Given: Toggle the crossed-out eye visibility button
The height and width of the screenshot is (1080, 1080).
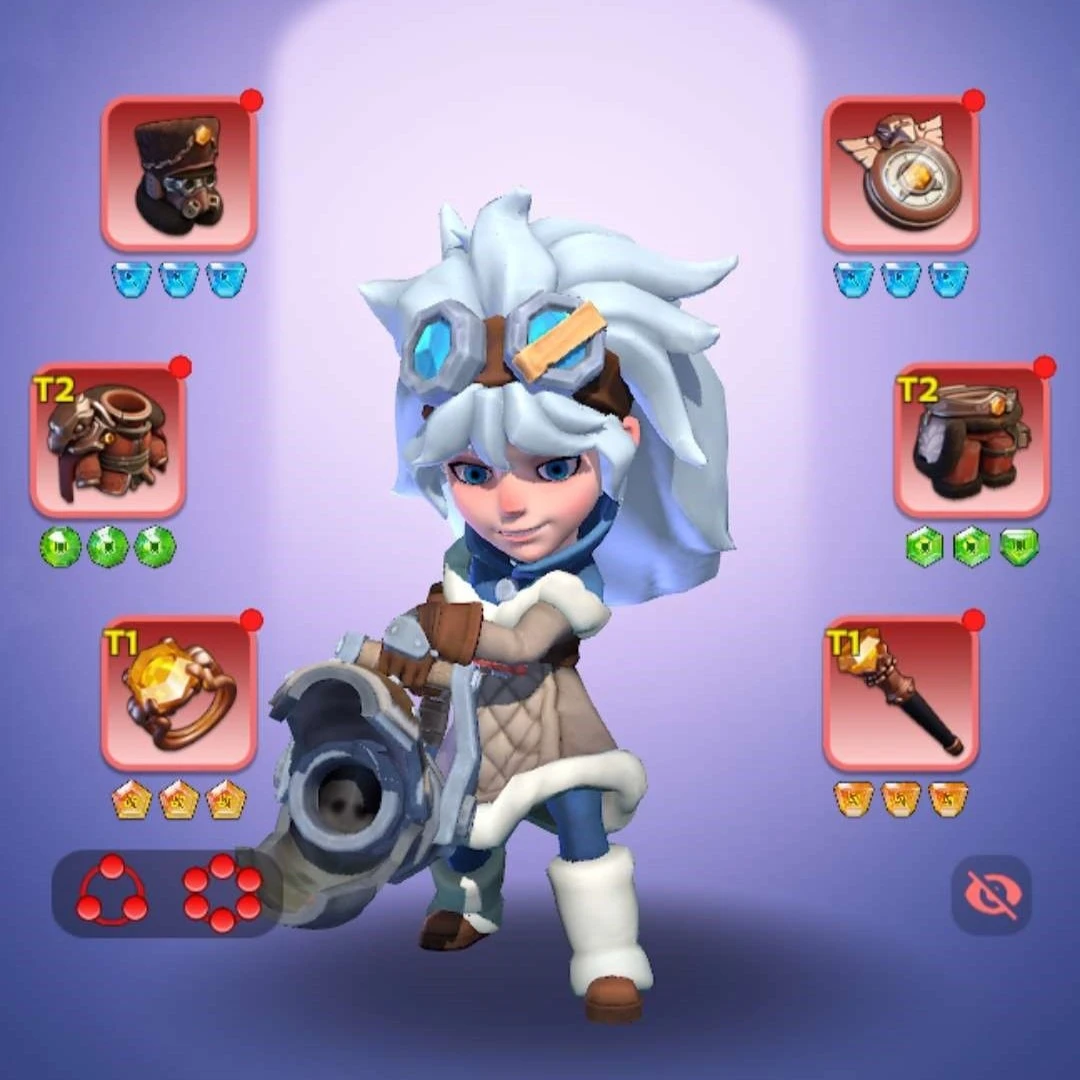Looking at the screenshot, I should click(991, 894).
